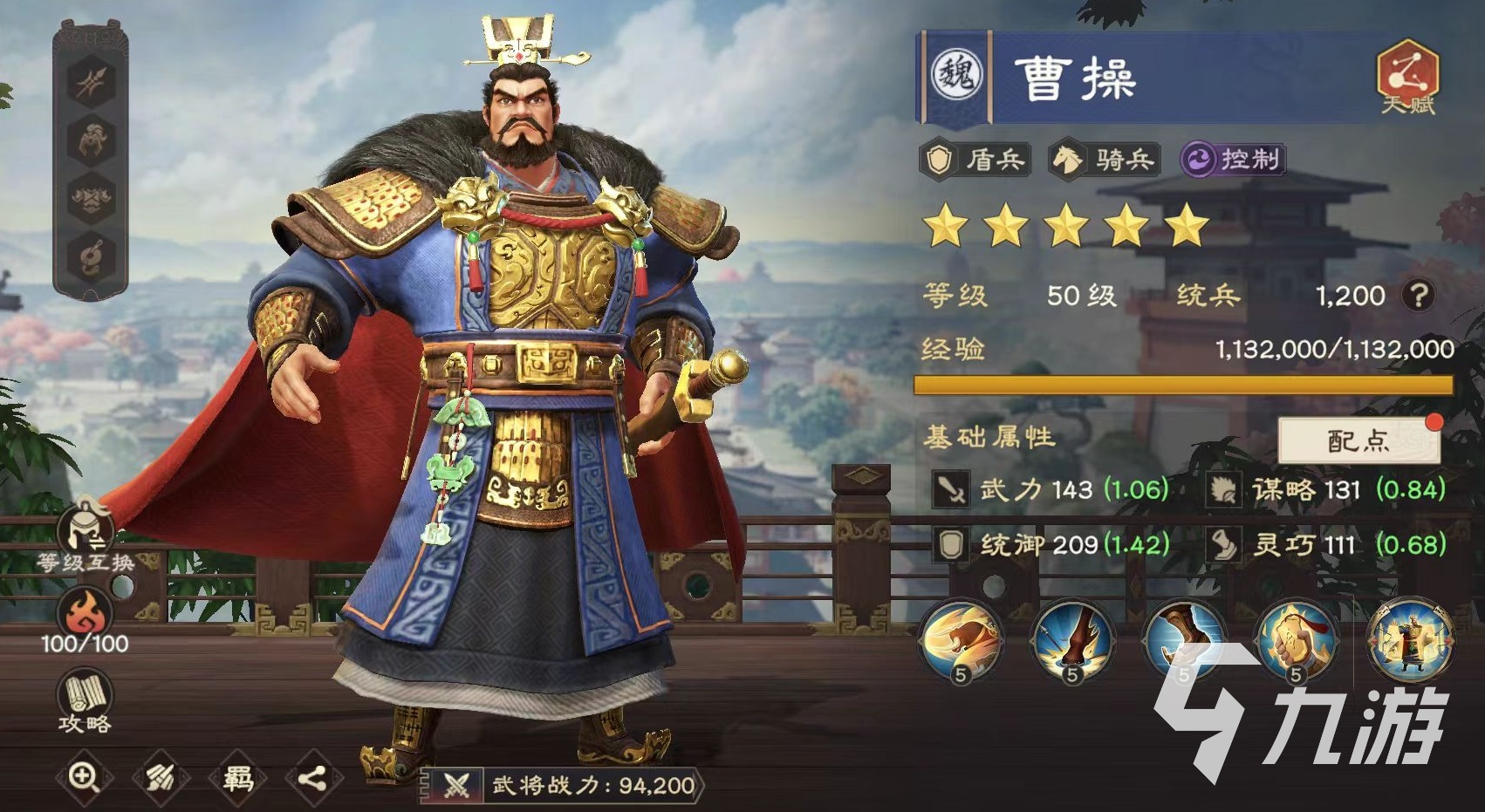Toggle the 骑兵 cavalry troop badge
Screen dimensions: 1485x812
(x=1104, y=160)
